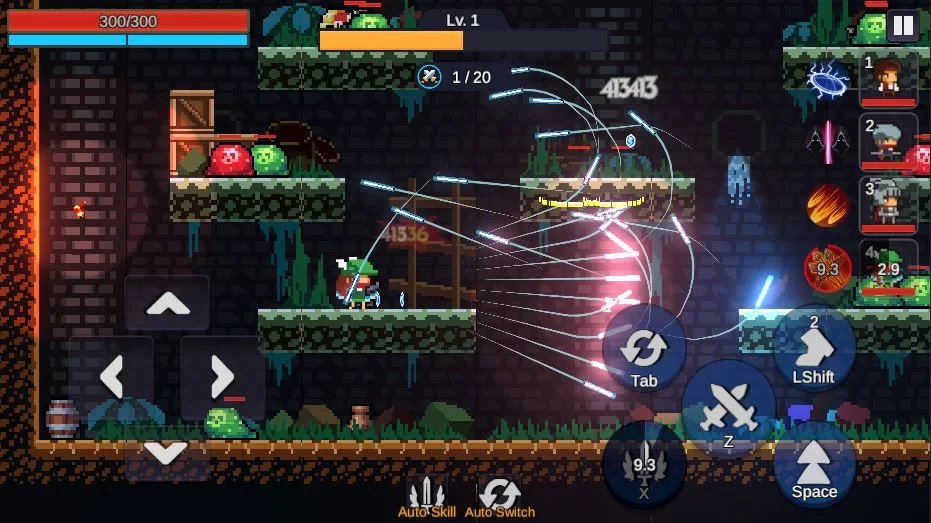The image size is (931, 523).
Task: Select the green-hooded archer in slot 4
Action: click(888, 268)
